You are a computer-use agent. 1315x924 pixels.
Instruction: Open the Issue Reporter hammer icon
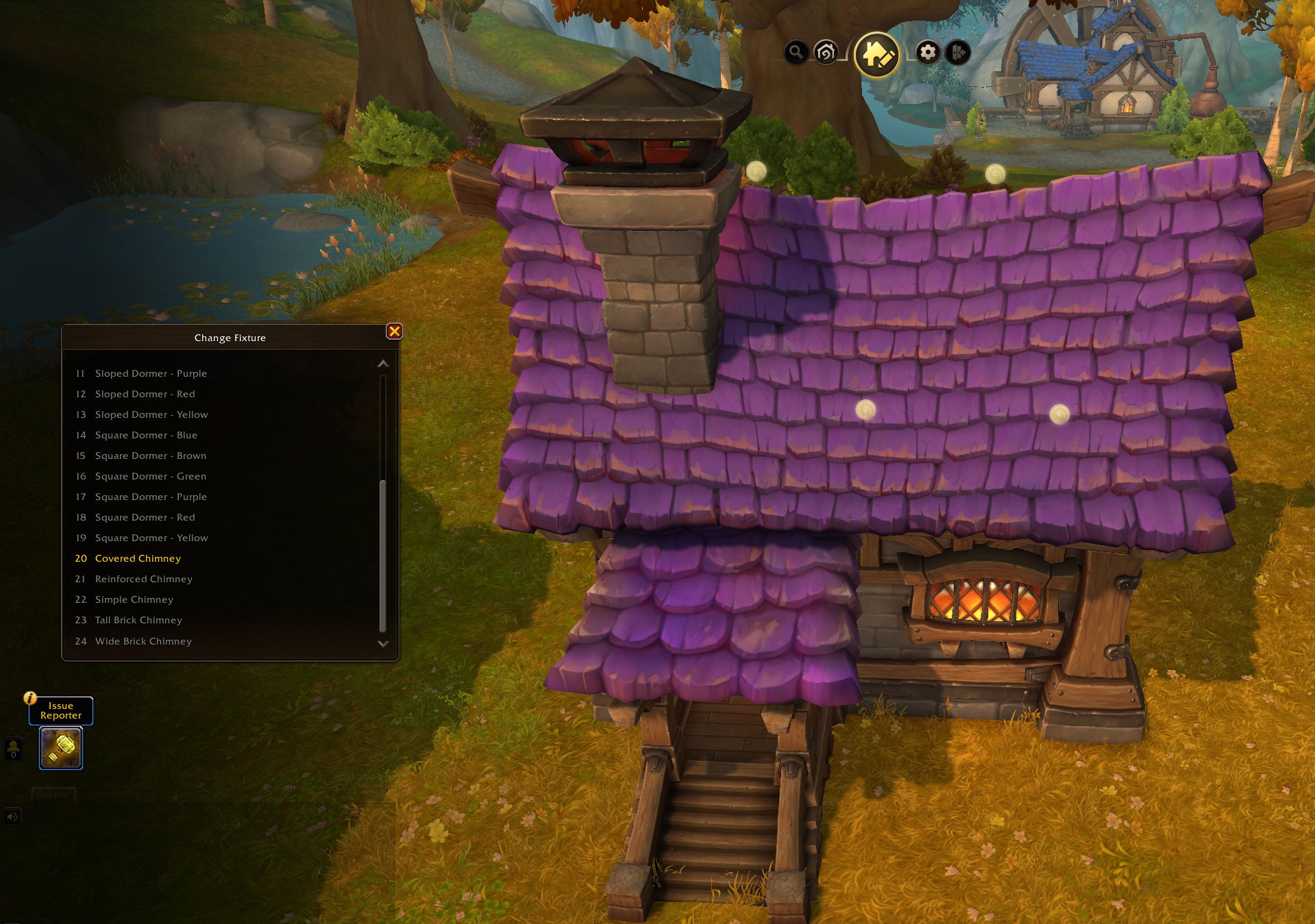click(61, 747)
